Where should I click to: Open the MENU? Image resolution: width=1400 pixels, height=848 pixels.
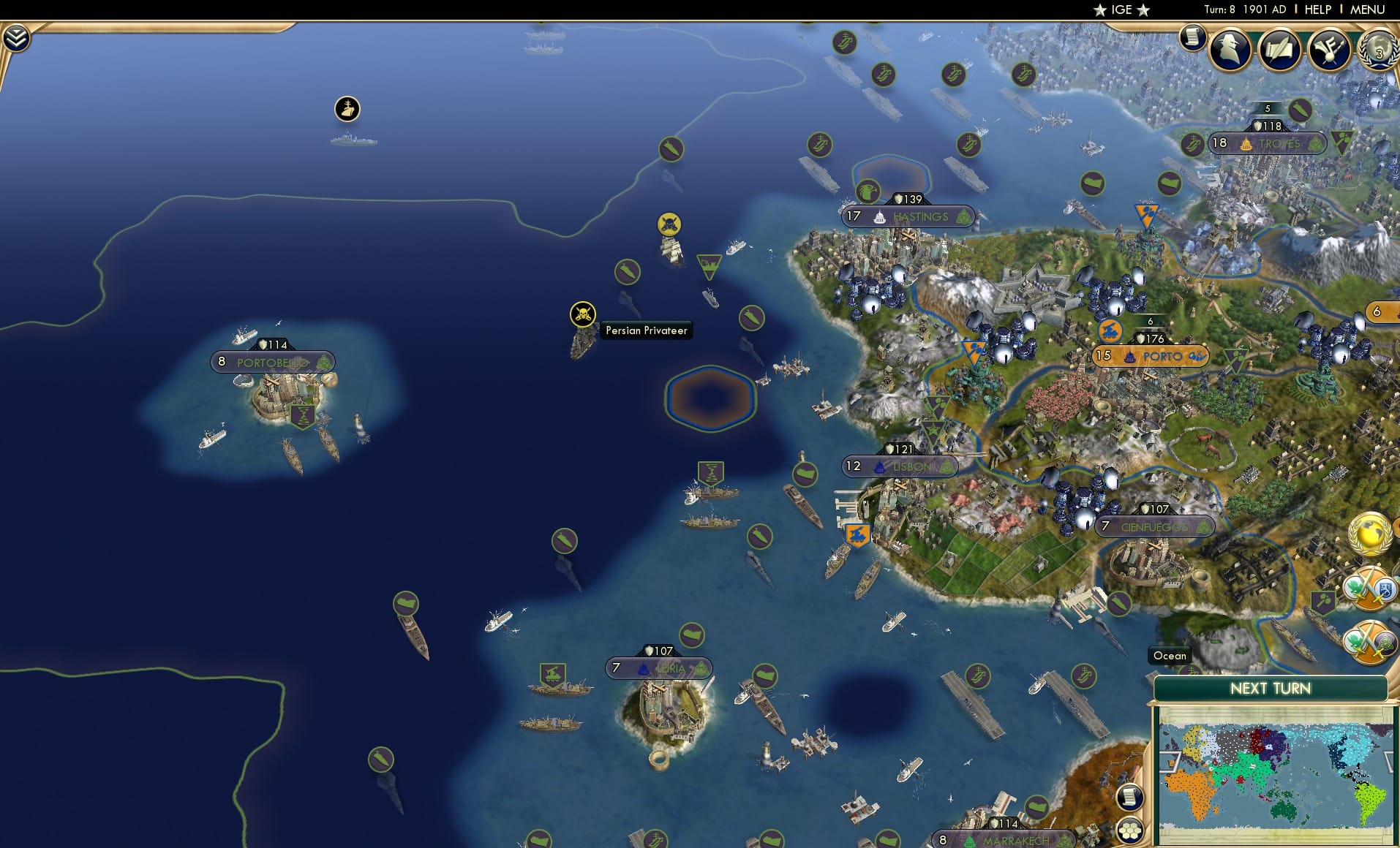pos(1369,10)
